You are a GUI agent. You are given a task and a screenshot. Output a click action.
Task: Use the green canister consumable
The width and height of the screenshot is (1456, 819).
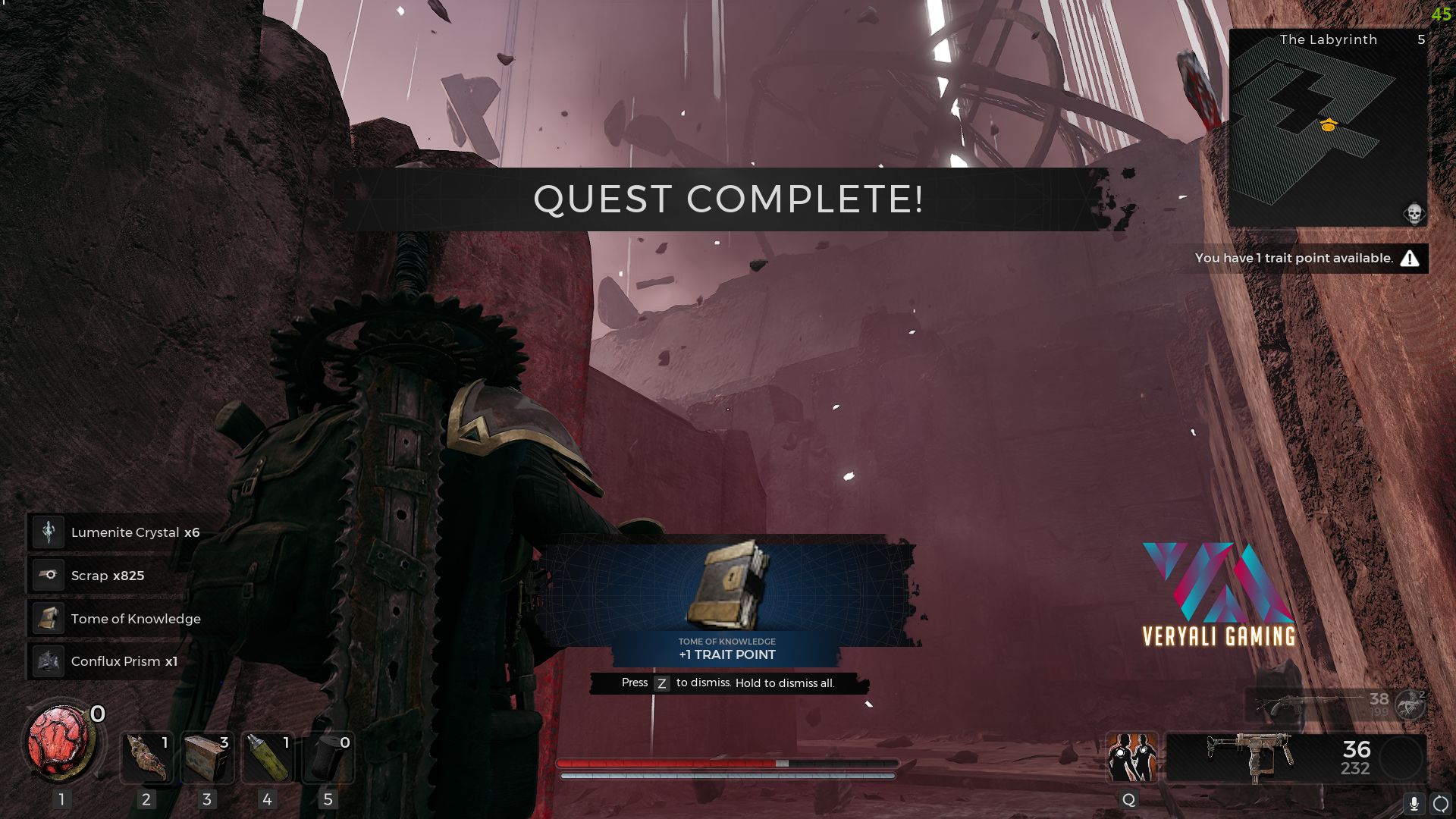267,757
